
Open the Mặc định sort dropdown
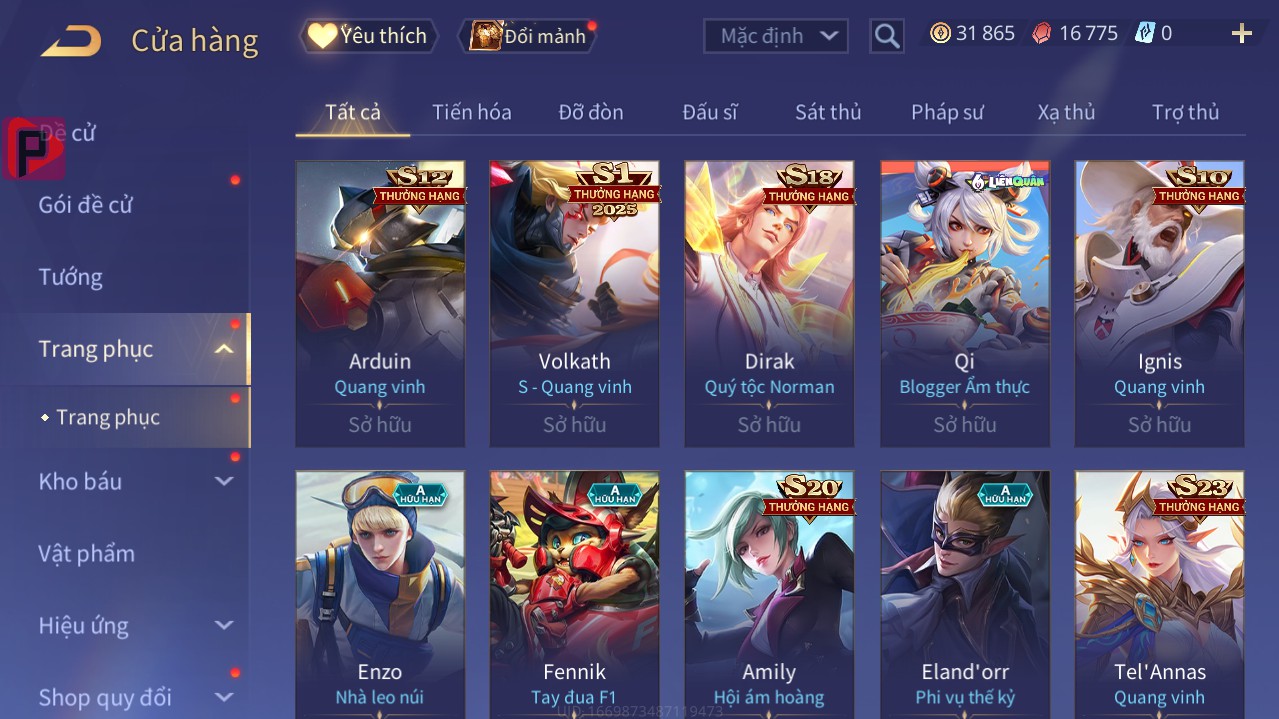click(x=776, y=36)
